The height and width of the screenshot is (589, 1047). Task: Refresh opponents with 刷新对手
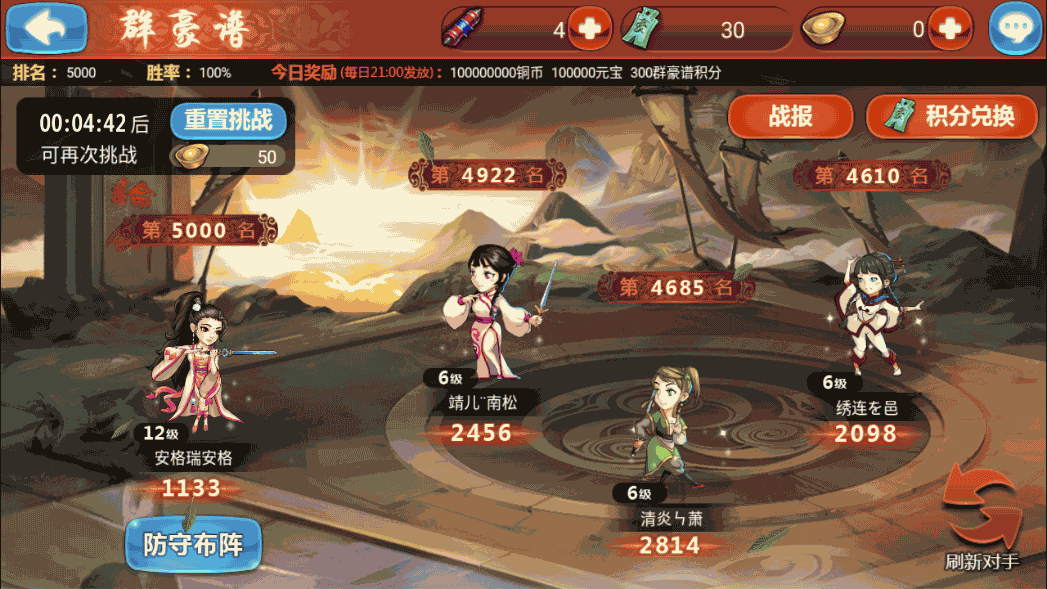982,522
